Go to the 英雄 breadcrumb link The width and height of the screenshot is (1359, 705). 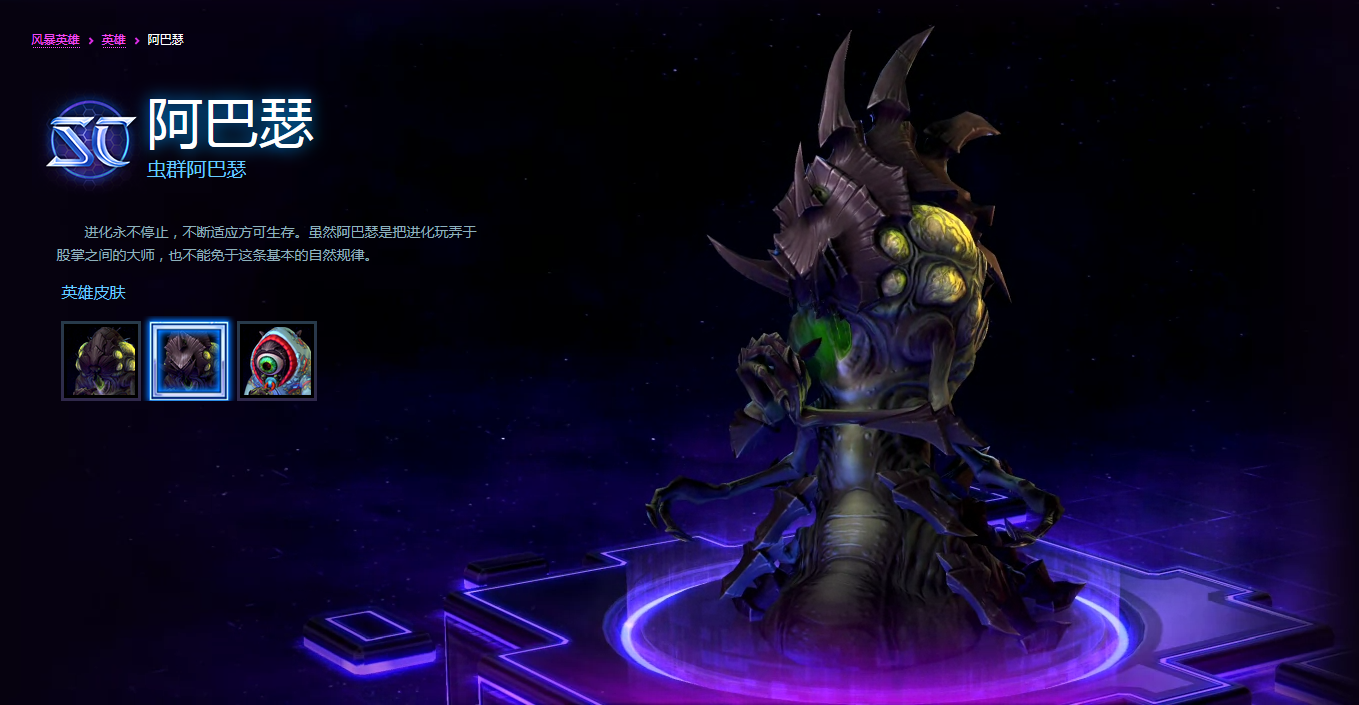pyautogui.click(x=114, y=40)
